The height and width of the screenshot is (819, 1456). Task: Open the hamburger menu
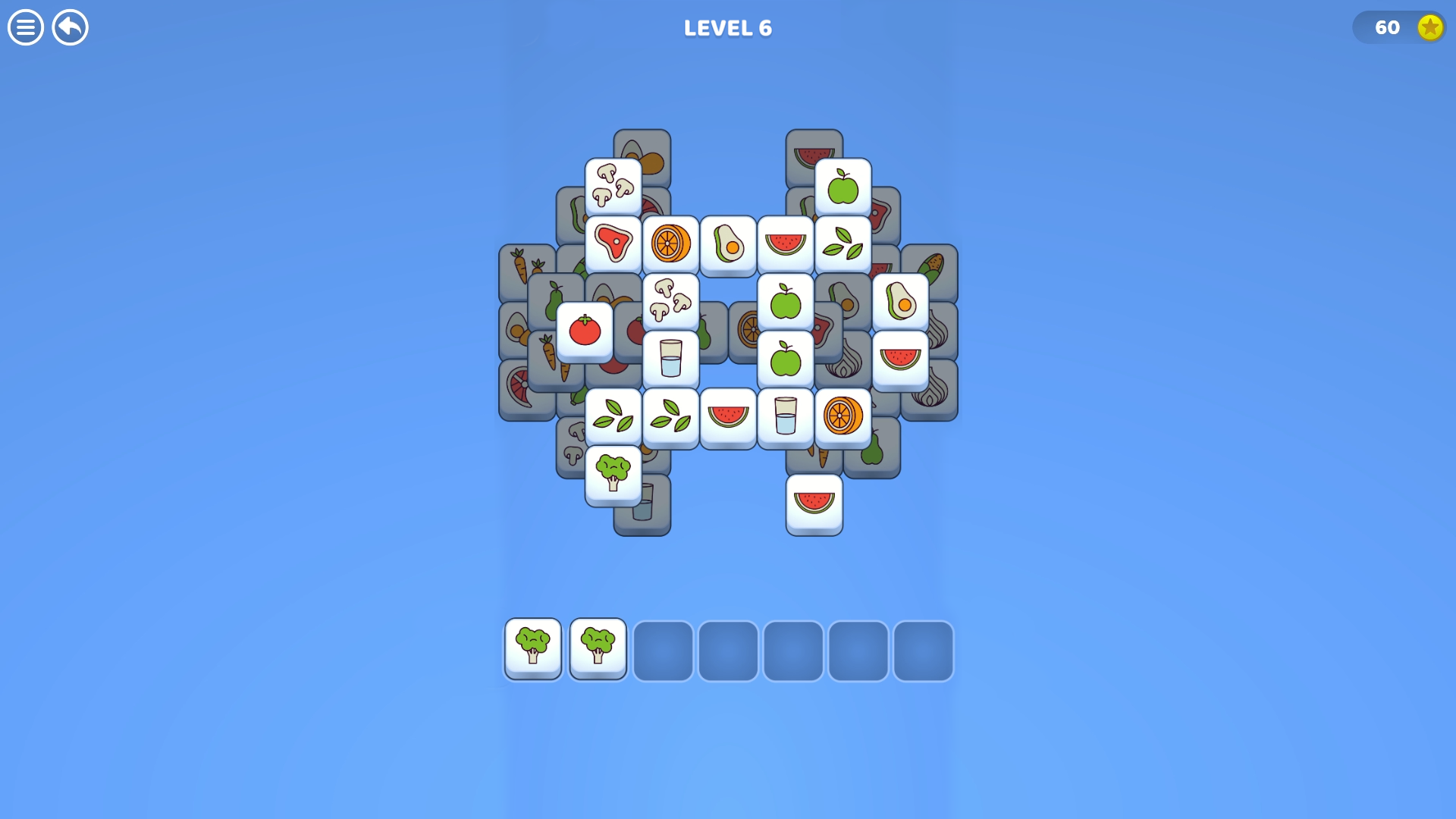point(25,28)
